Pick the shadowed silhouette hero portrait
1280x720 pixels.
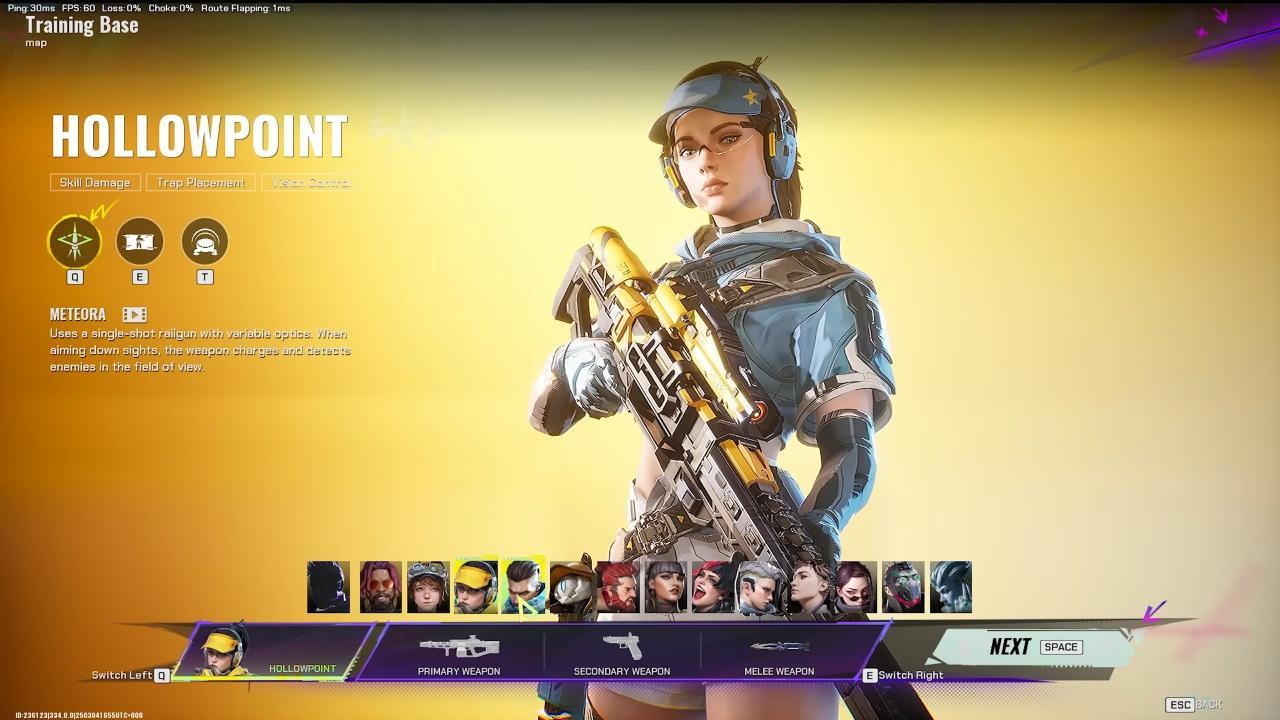click(x=329, y=587)
